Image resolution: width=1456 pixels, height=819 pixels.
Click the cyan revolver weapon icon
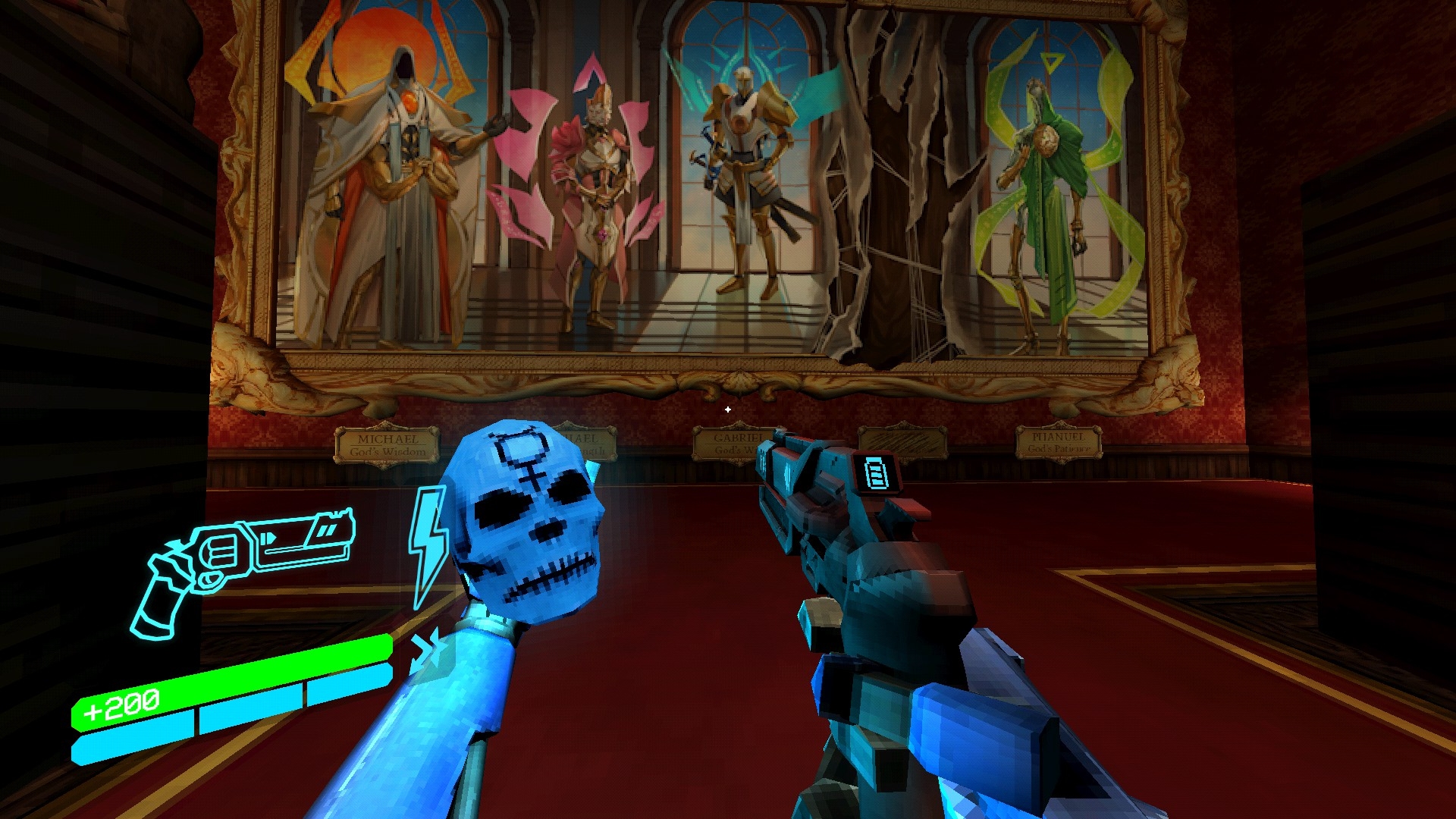[x=241, y=565]
